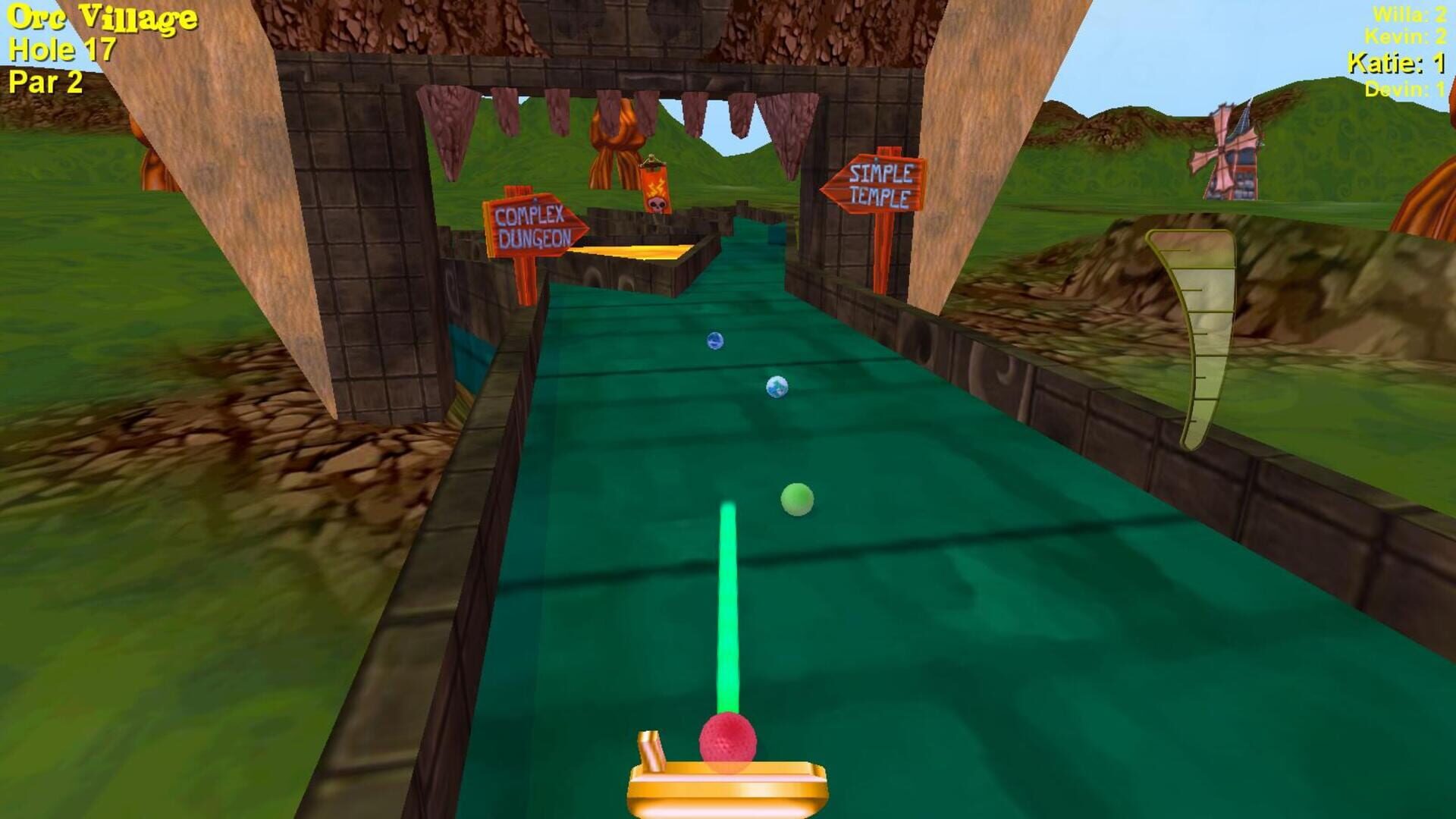Screen dimensions: 1456x819
Task: Click the green ball on the fairway
Action: click(796, 500)
